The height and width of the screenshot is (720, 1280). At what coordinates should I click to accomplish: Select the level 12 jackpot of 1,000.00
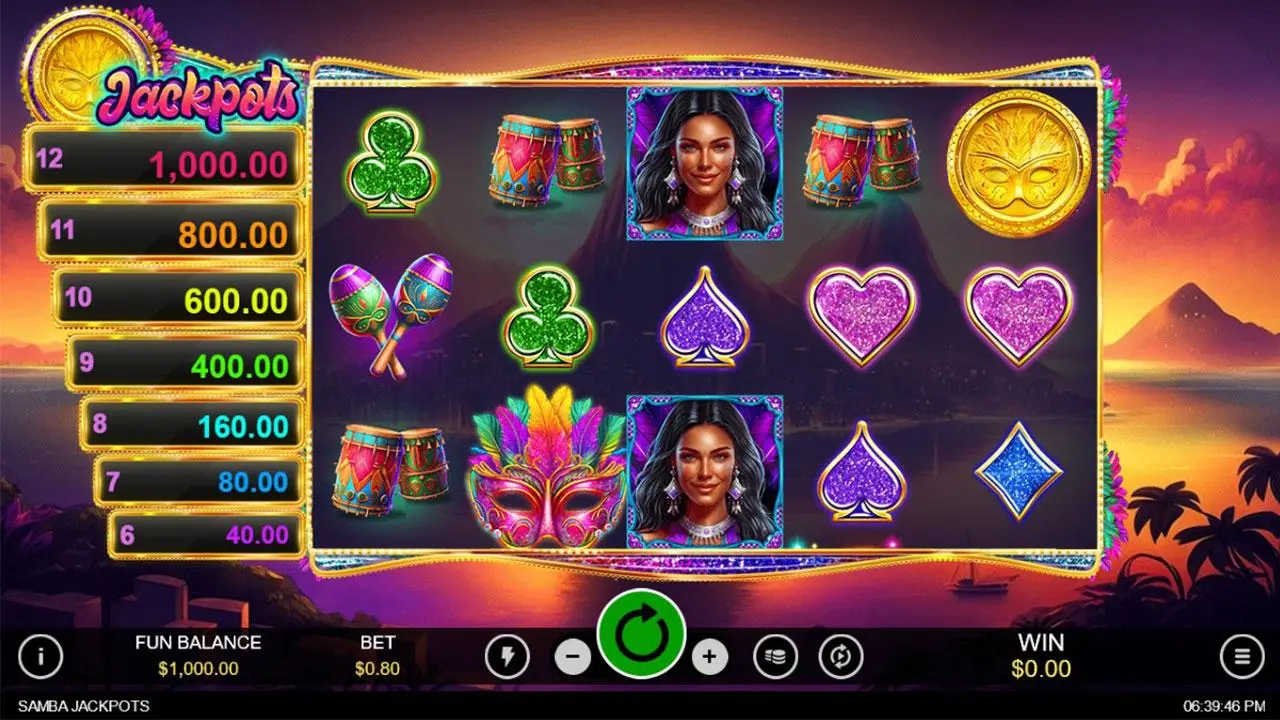coord(165,160)
